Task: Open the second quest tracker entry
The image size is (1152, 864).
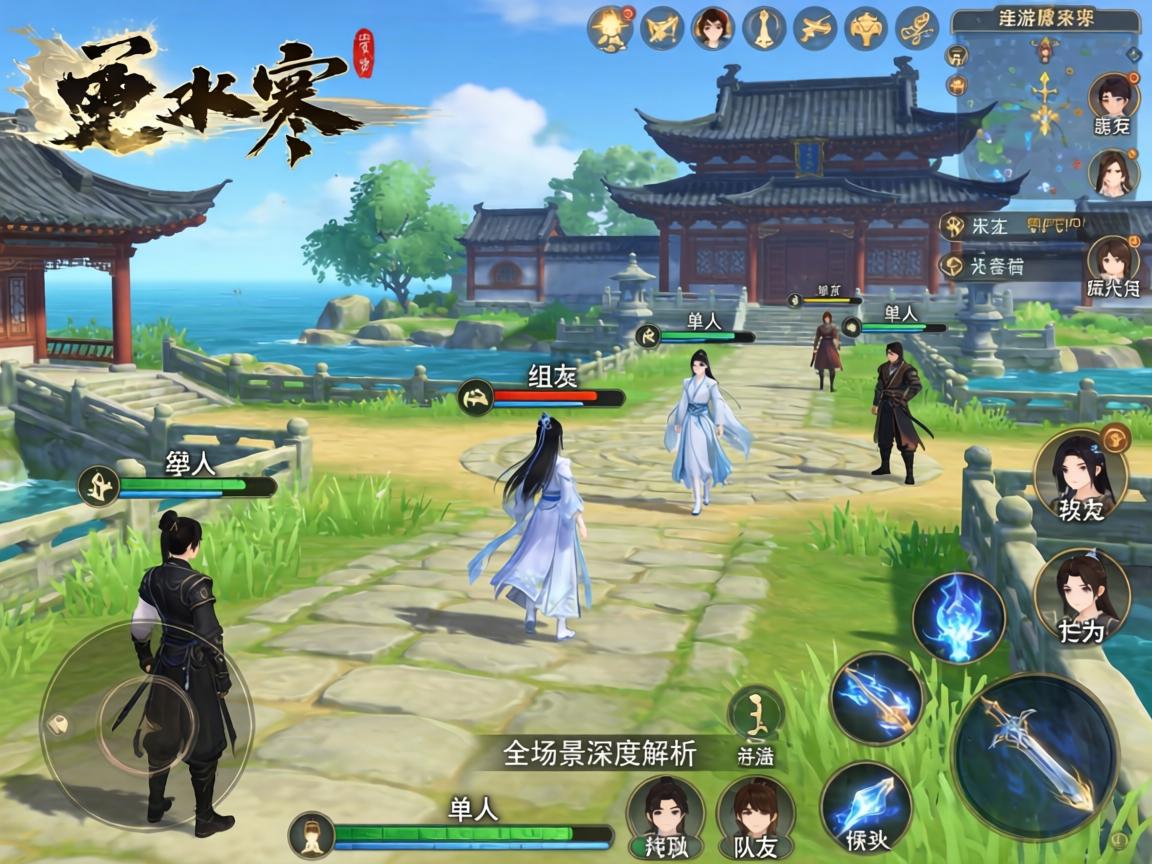Action: 1010,265
